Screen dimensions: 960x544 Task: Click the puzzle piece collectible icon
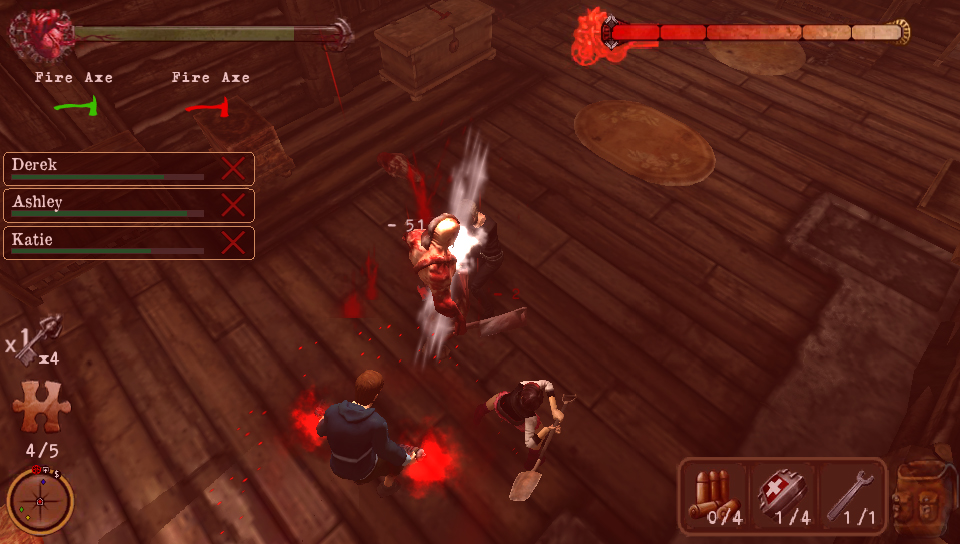(40, 408)
